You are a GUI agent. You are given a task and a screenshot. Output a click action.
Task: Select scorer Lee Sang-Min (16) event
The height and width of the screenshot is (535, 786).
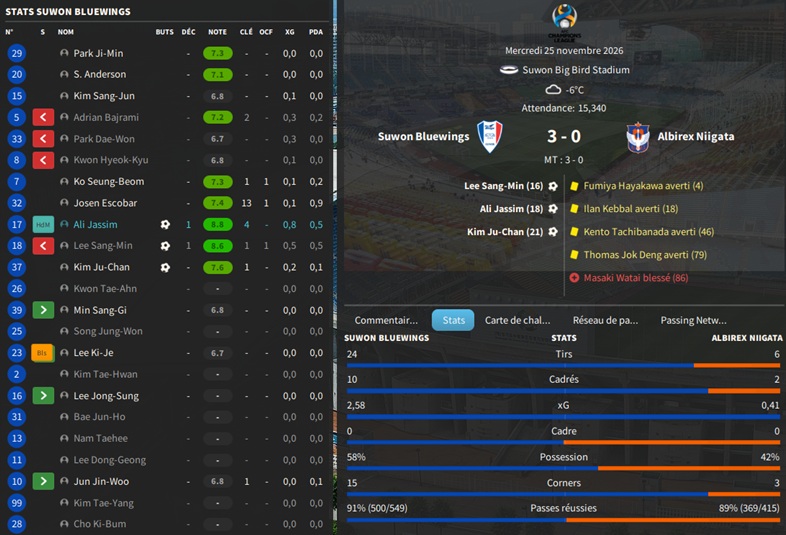[x=504, y=186]
